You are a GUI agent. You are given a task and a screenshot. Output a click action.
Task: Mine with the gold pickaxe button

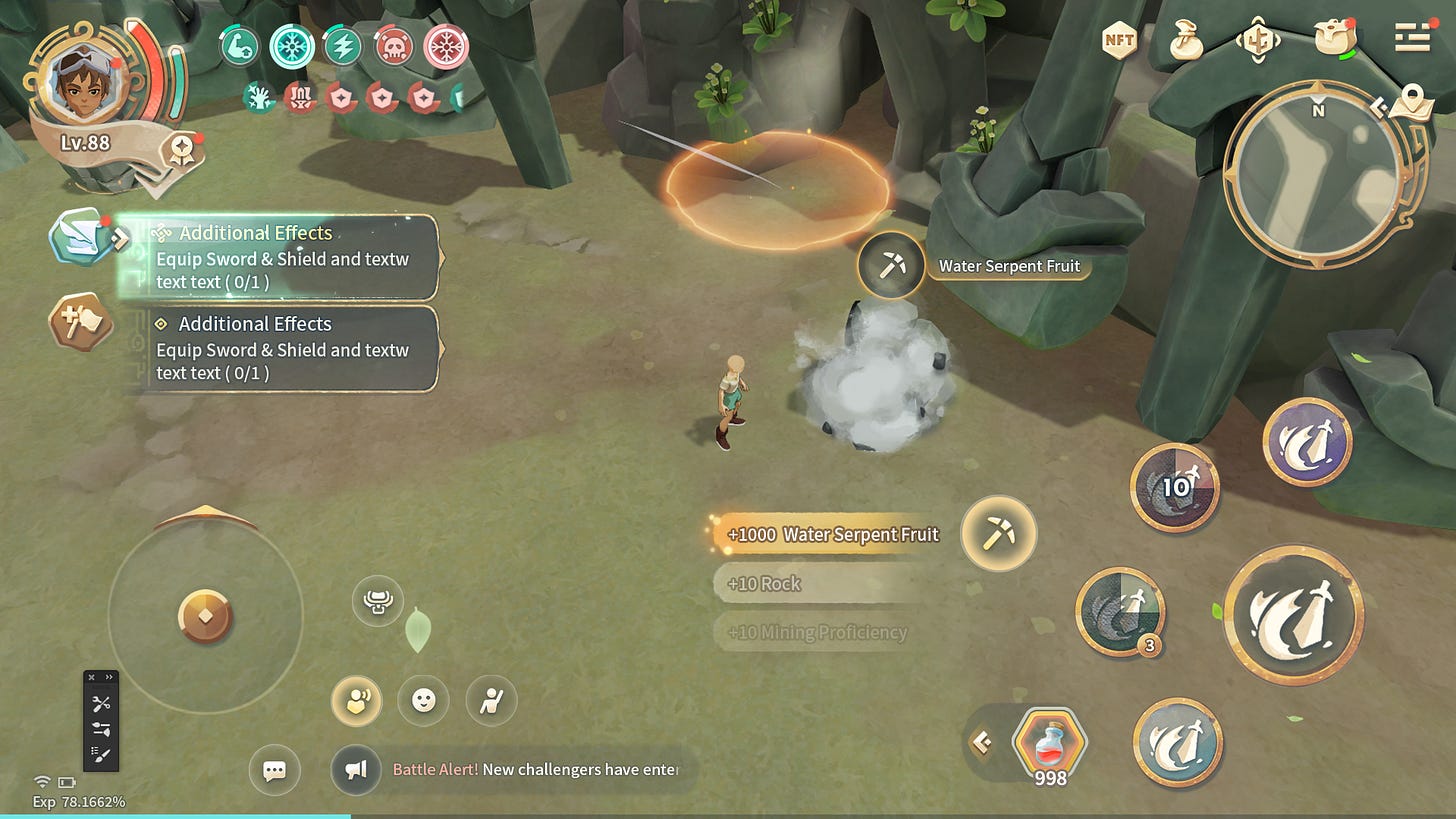998,533
